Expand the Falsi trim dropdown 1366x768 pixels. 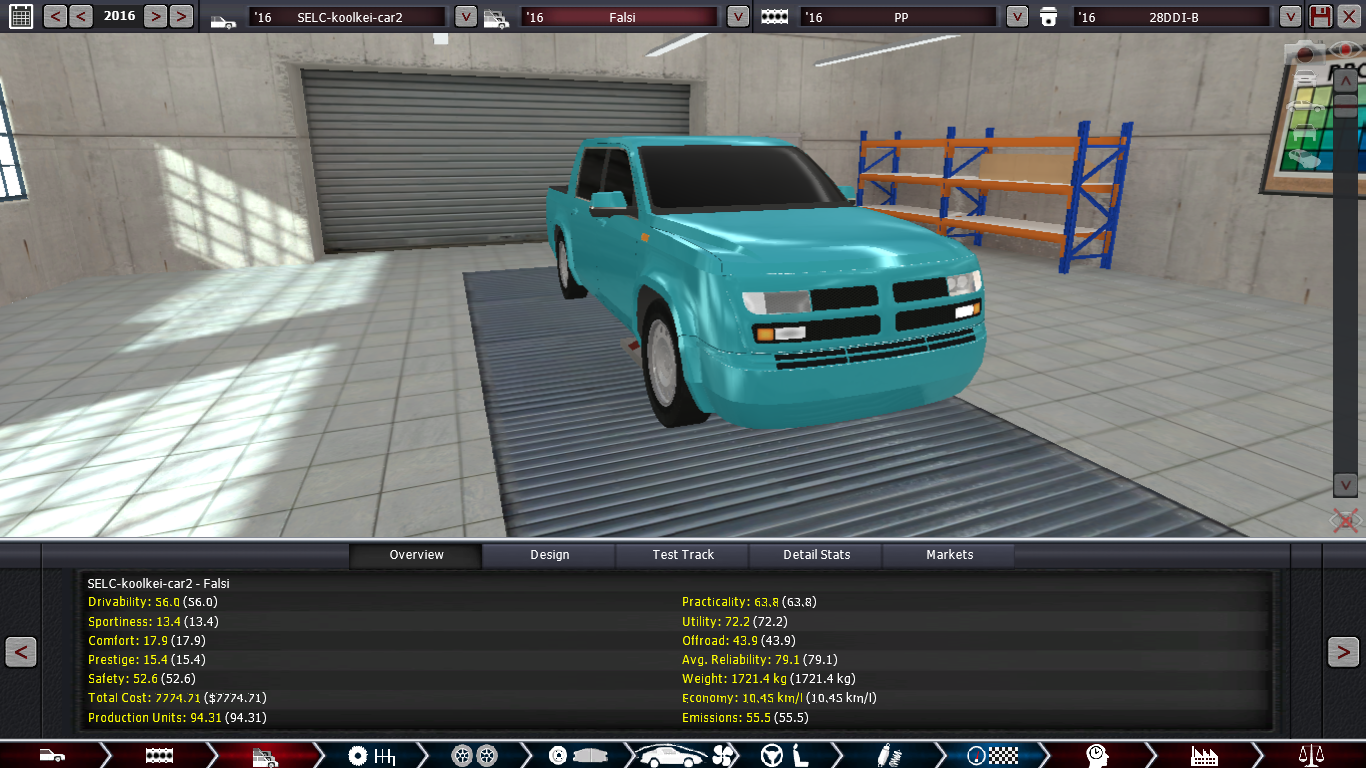(738, 17)
